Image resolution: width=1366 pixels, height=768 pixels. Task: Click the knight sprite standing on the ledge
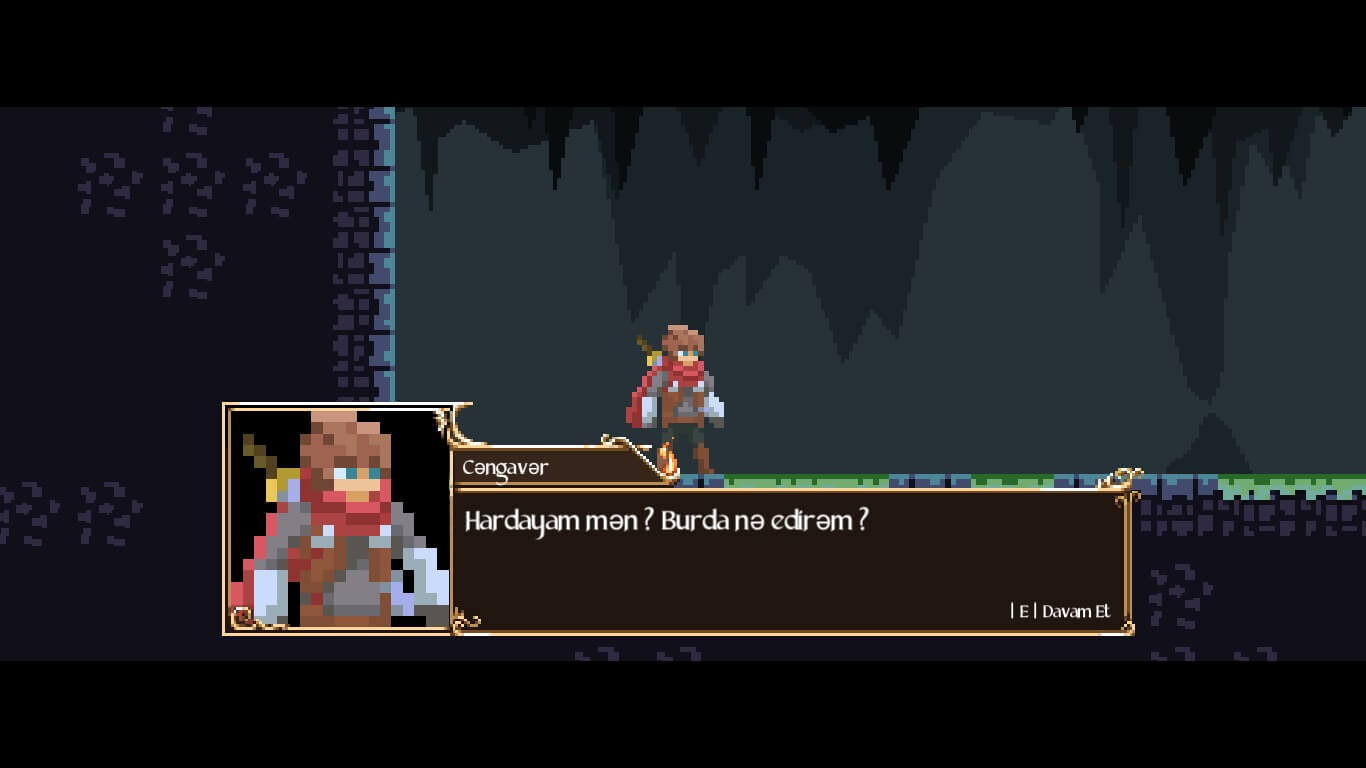pyautogui.click(x=685, y=390)
